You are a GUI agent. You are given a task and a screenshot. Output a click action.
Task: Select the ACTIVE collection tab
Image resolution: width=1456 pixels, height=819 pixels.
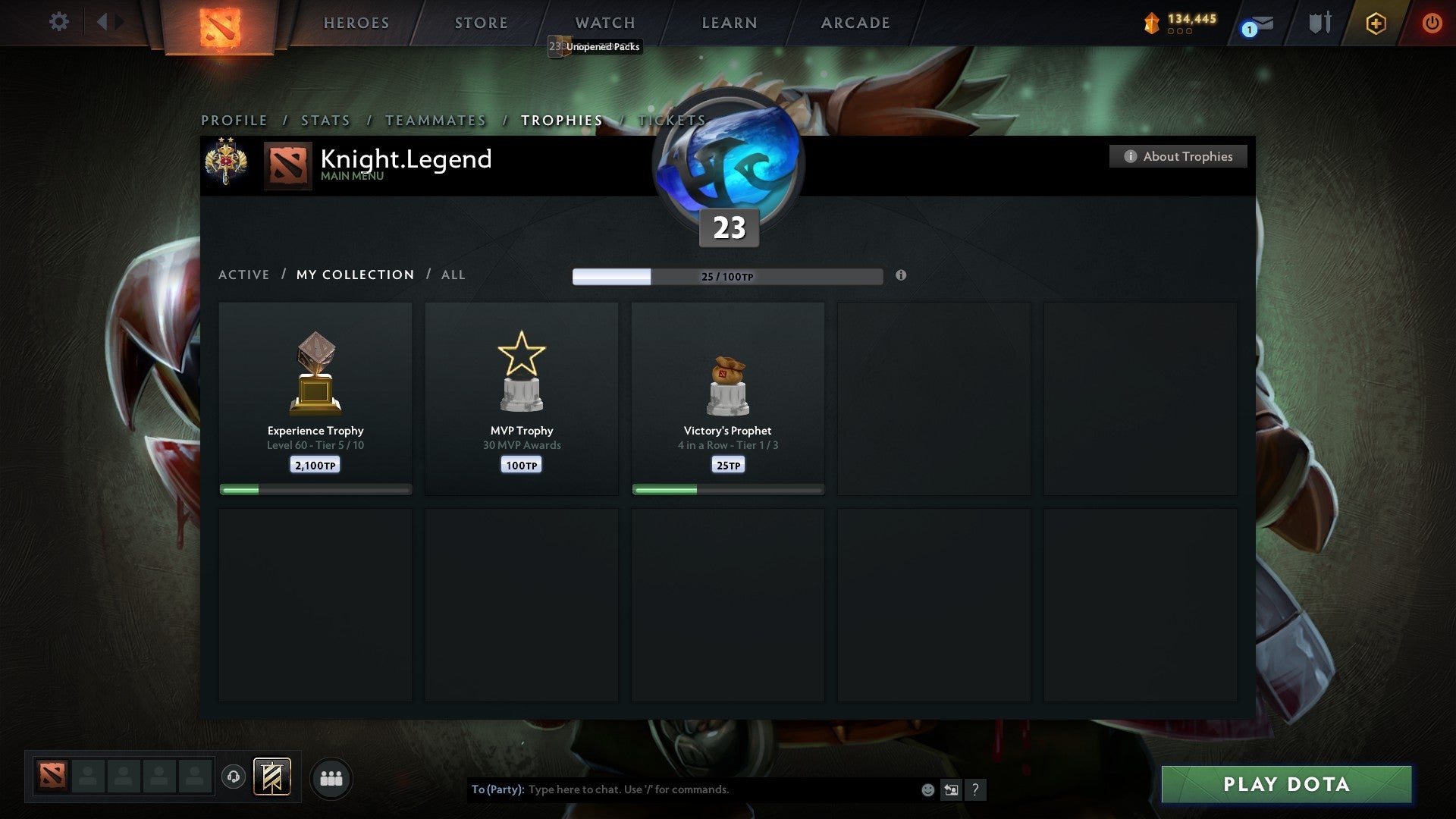click(x=243, y=275)
